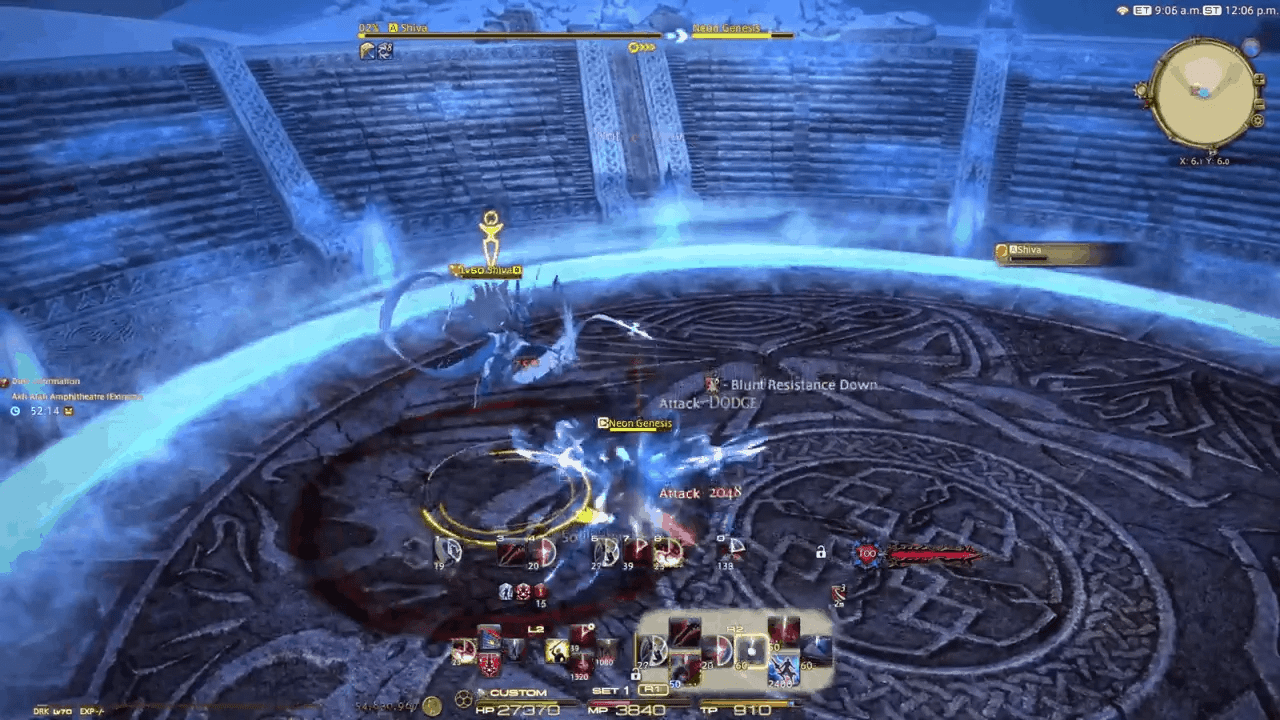1280x720 pixels.
Task: Remove a buff icon above the hotbar
Action: click(x=505, y=592)
